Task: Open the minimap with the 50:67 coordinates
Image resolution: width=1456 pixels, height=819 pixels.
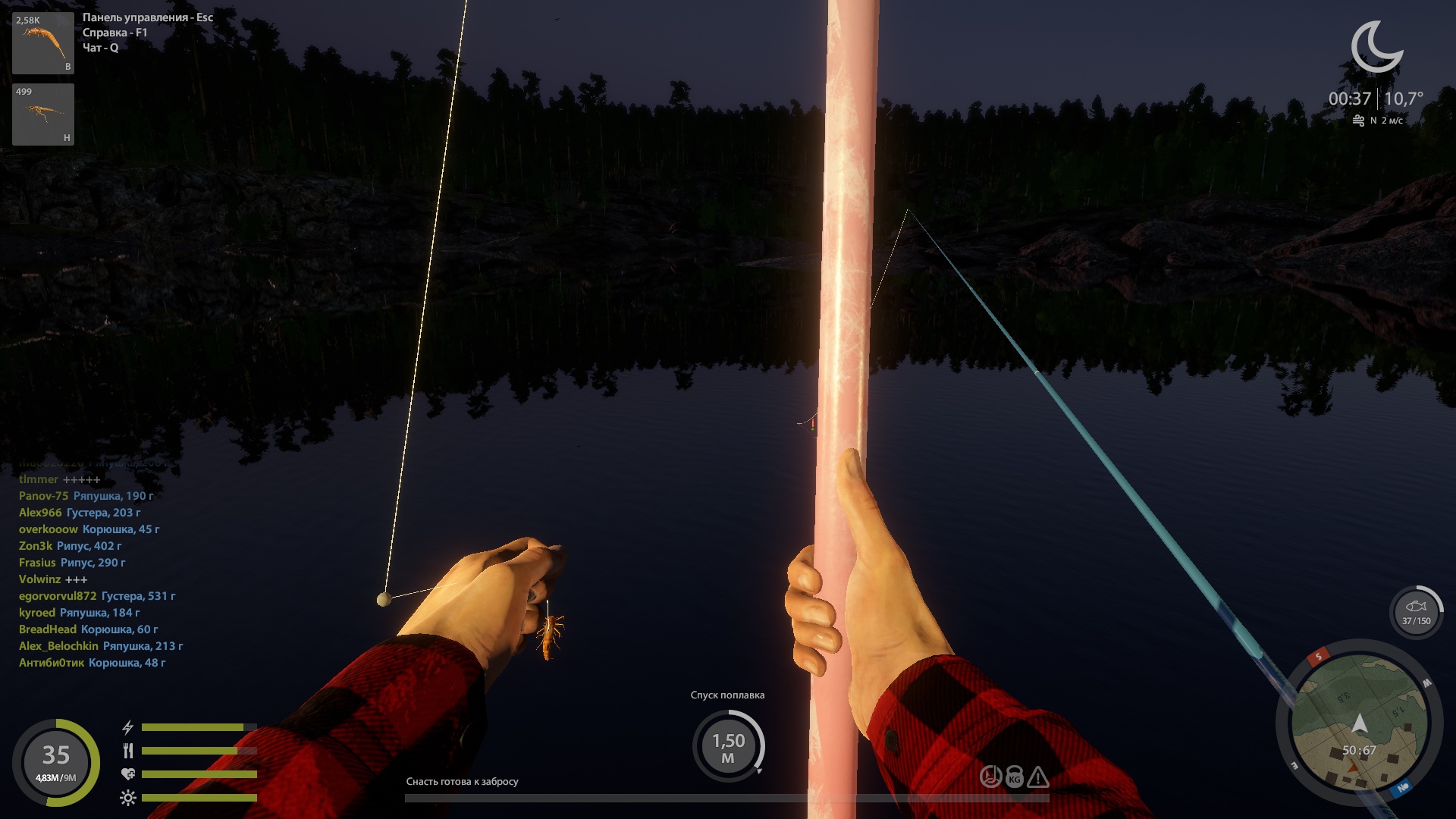Action: [1359, 723]
